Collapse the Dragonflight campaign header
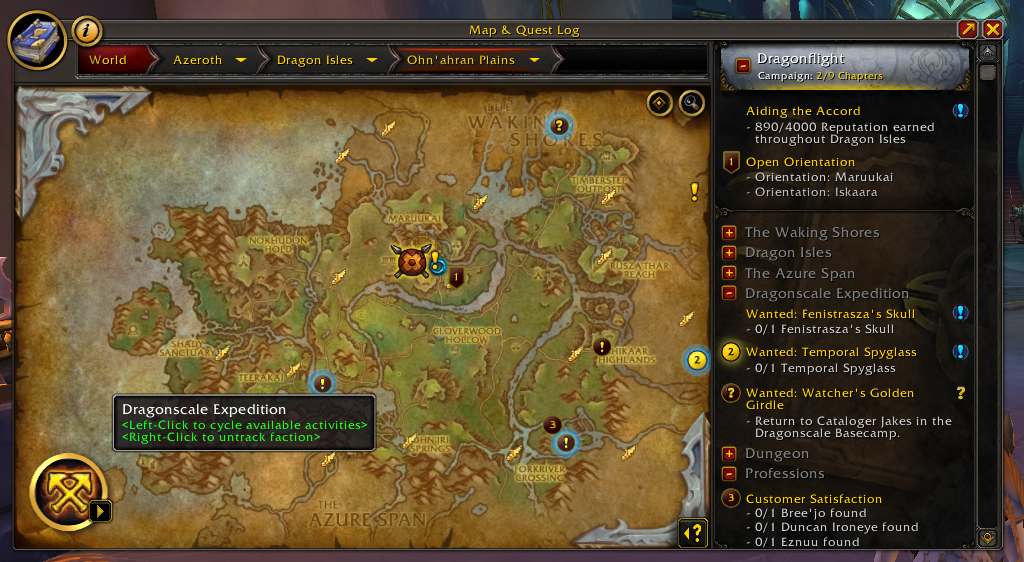The image size is (1024, 562). (743, 67)
